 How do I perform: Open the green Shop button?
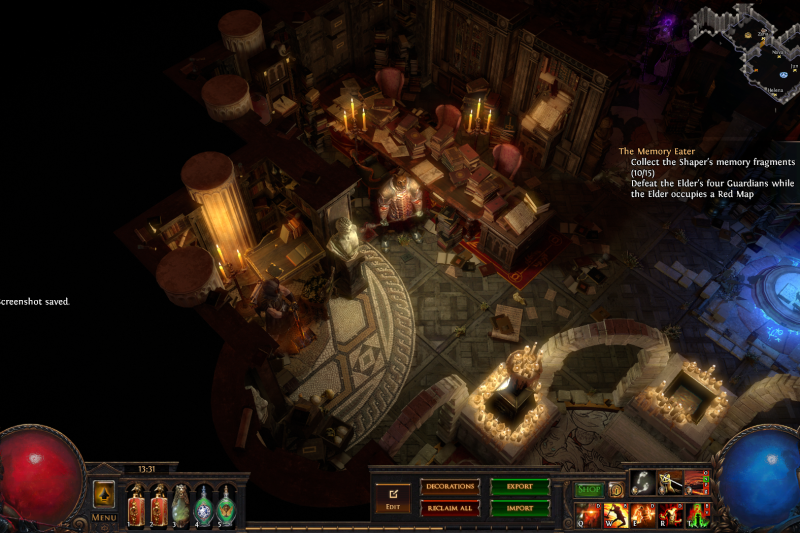588,489
